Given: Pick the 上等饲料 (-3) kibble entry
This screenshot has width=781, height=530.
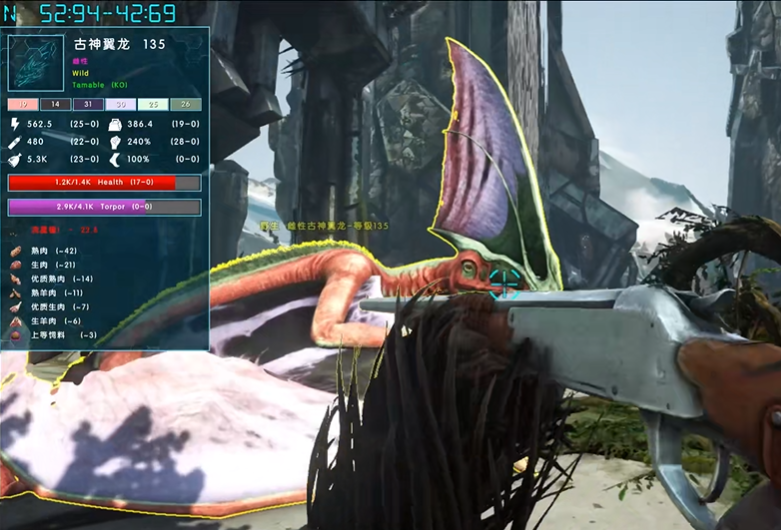Looking at the screenshot, I should (53, 335).
